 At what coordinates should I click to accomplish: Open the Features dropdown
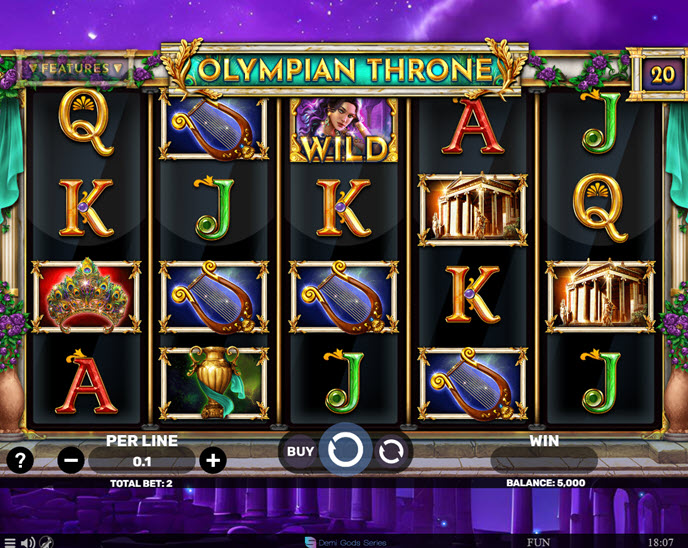pyautogui.click(x=75, y=69)
